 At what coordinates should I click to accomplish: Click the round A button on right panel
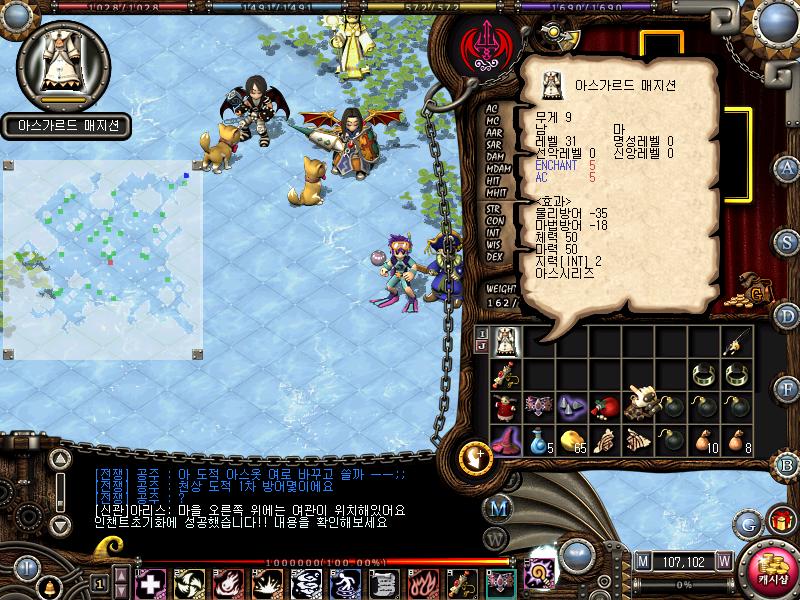click(x=787, y=167)
